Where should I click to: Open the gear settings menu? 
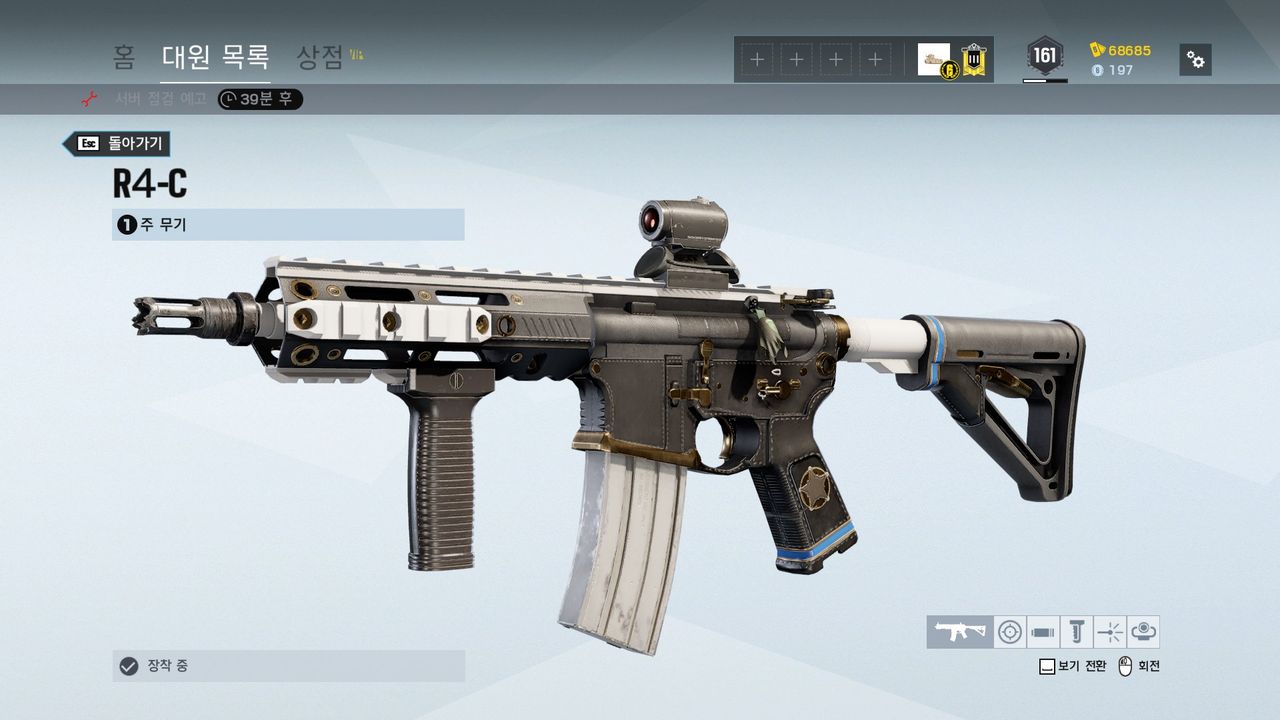(1195, 60)
